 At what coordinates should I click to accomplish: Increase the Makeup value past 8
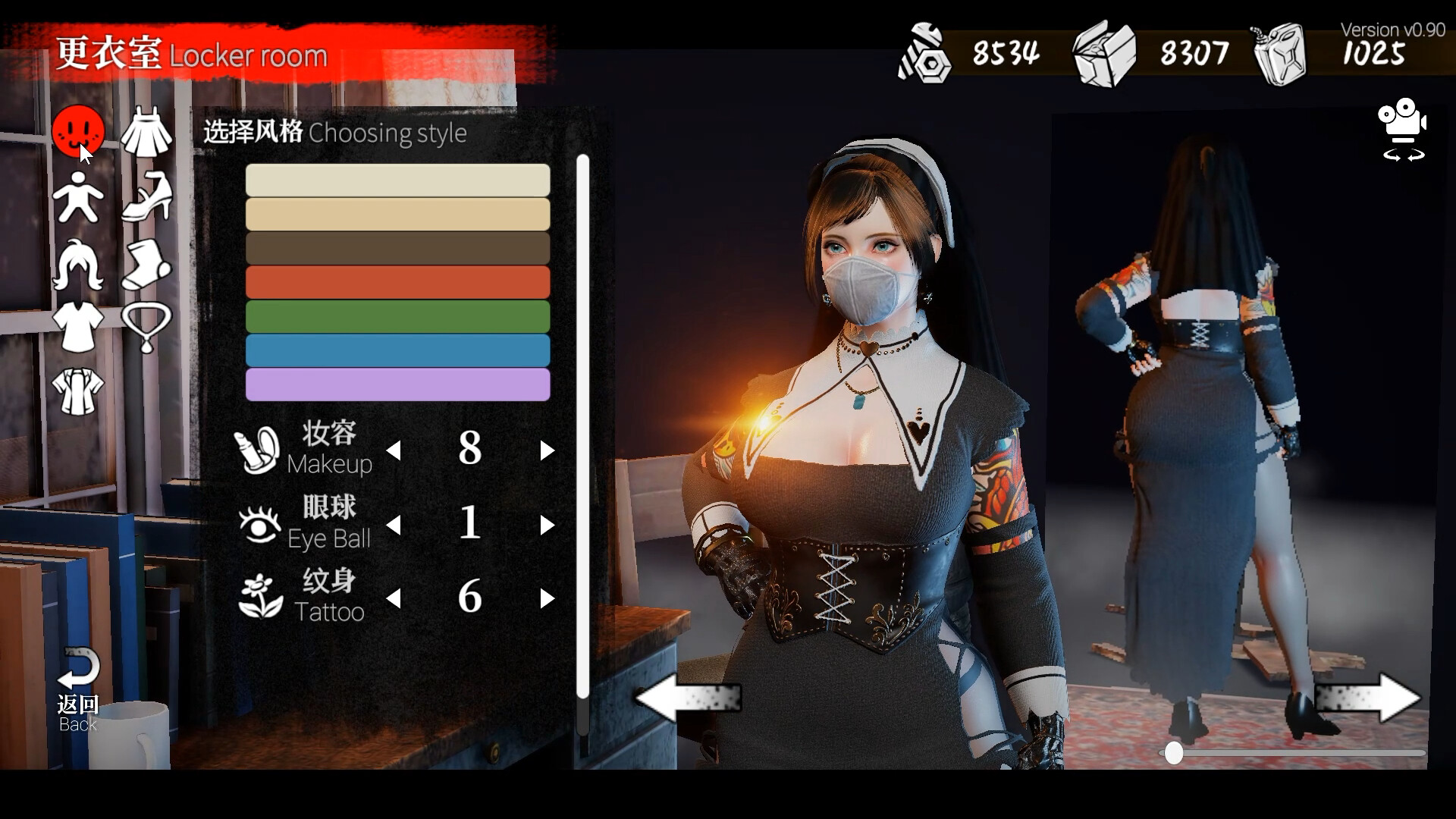coord(548,450)
